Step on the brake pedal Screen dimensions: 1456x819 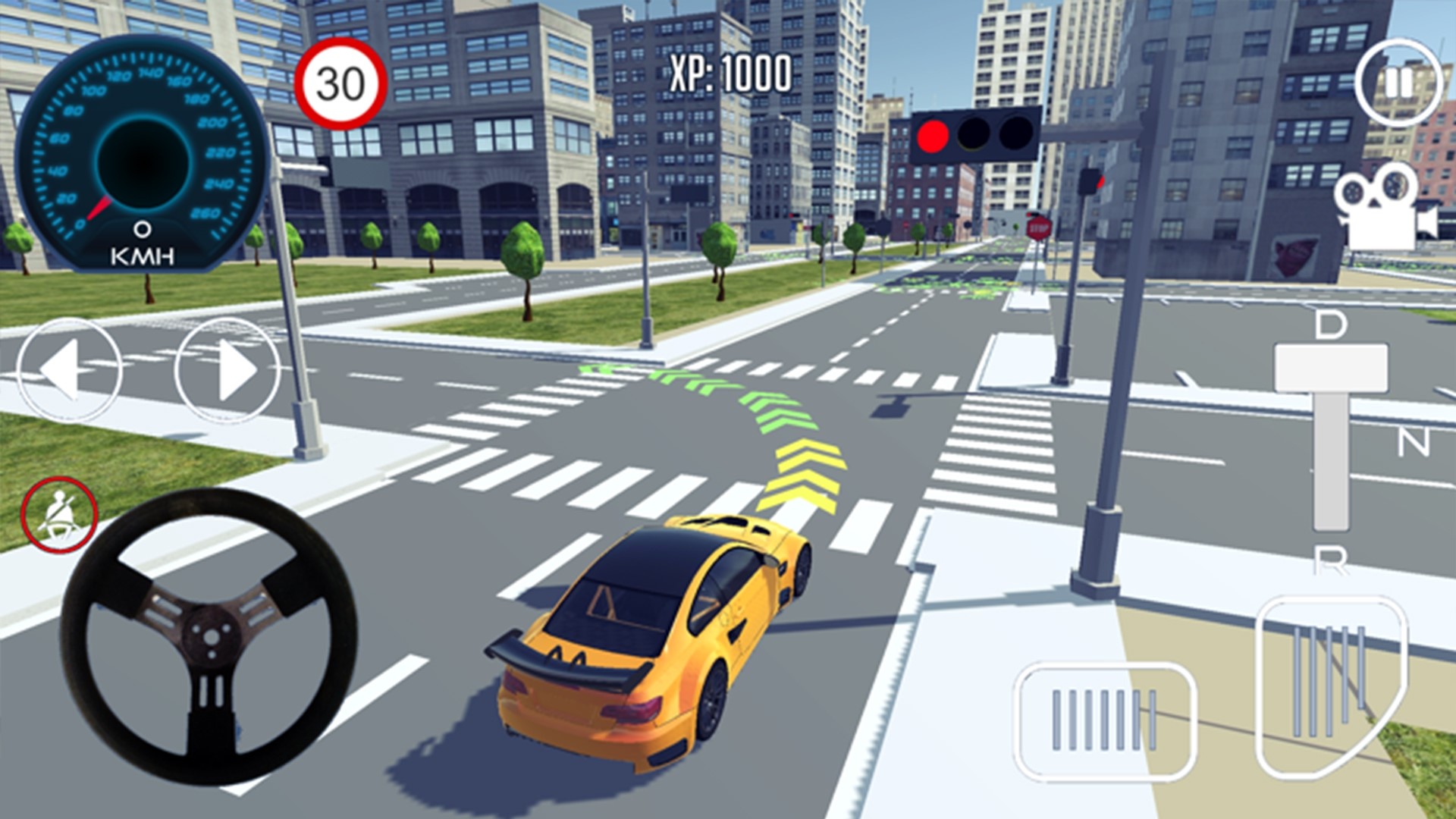[1104, 720]
